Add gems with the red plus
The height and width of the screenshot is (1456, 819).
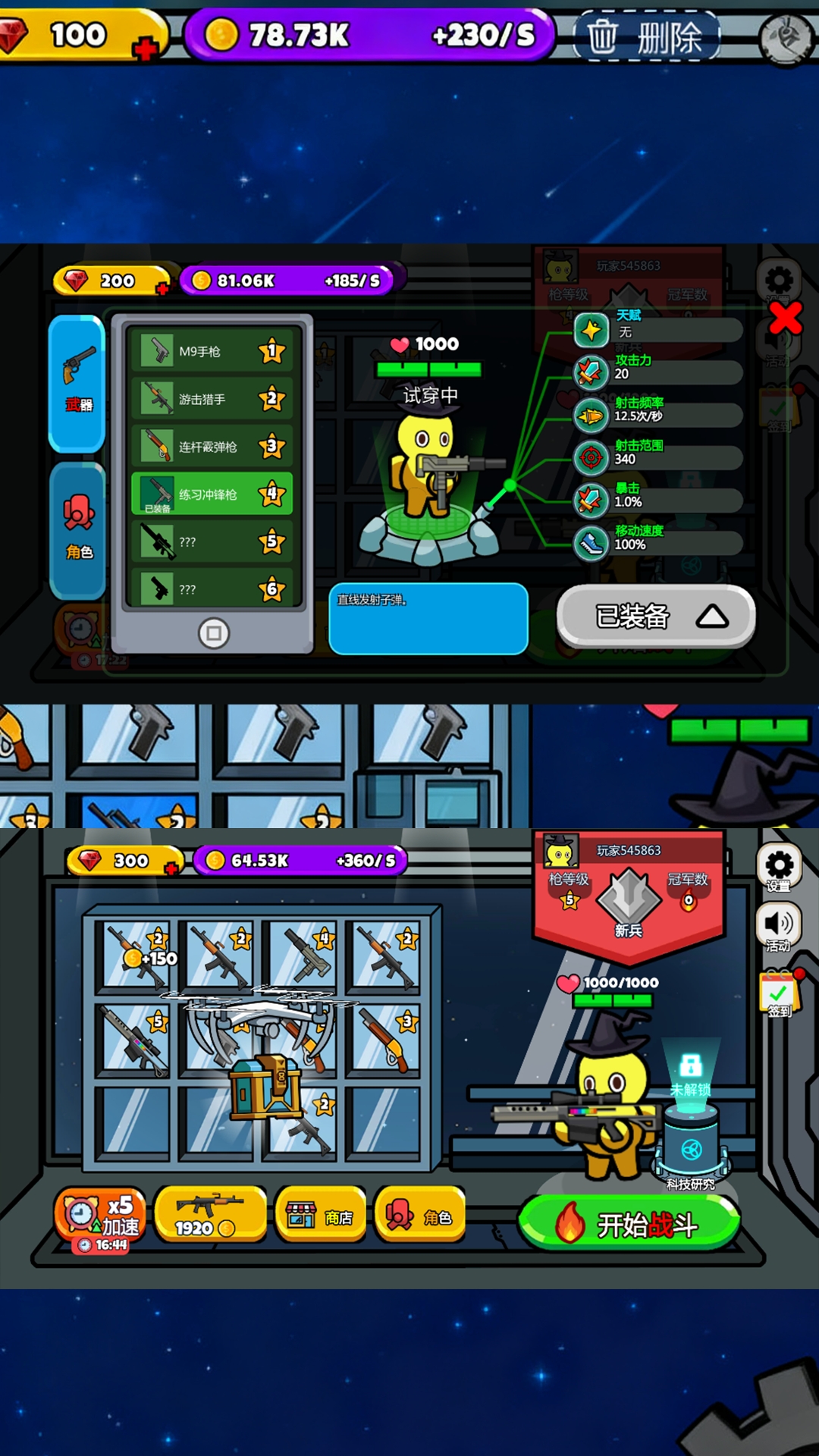click(145, 50)
